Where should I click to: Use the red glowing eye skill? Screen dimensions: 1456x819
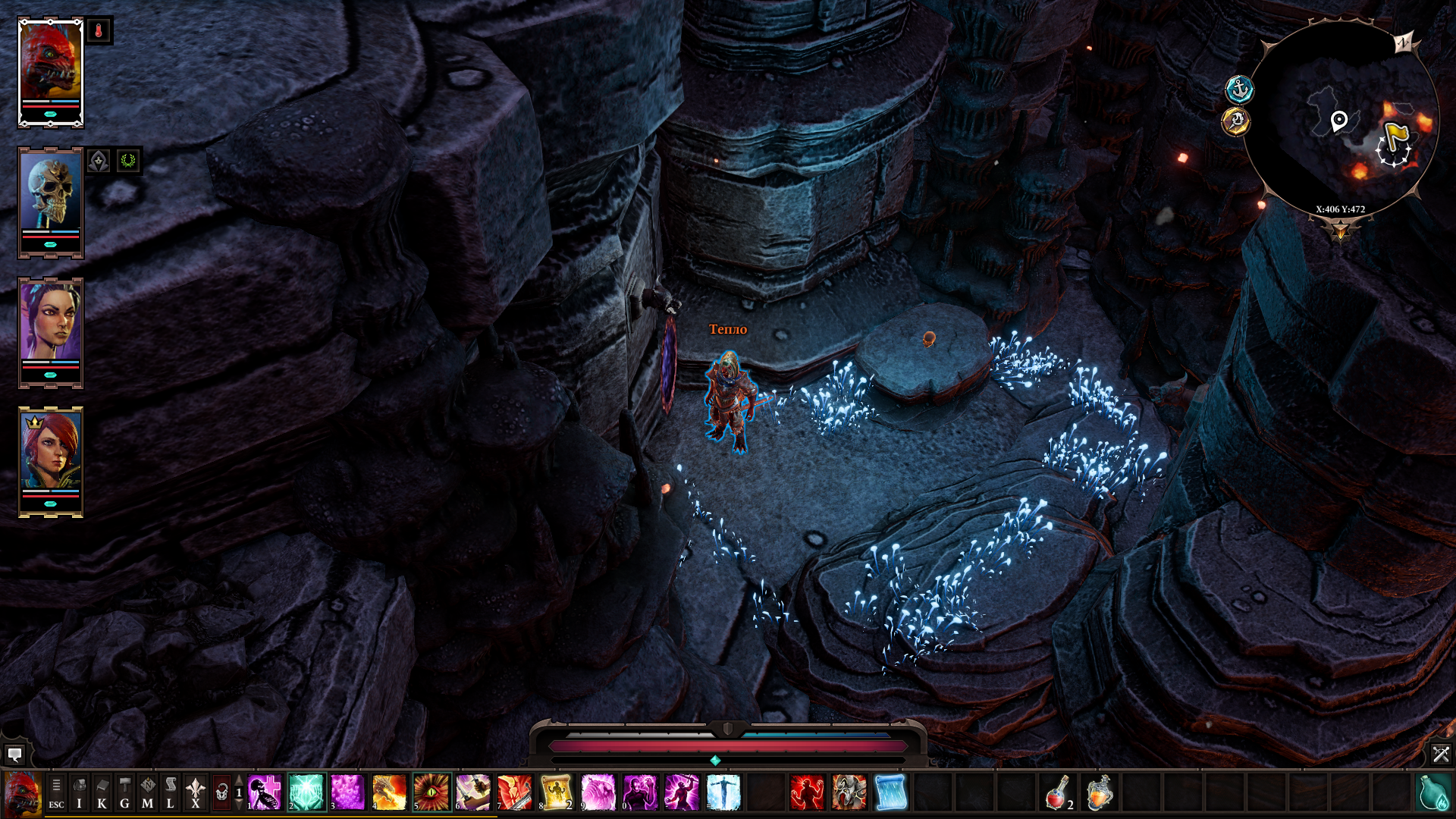(431, 792)
